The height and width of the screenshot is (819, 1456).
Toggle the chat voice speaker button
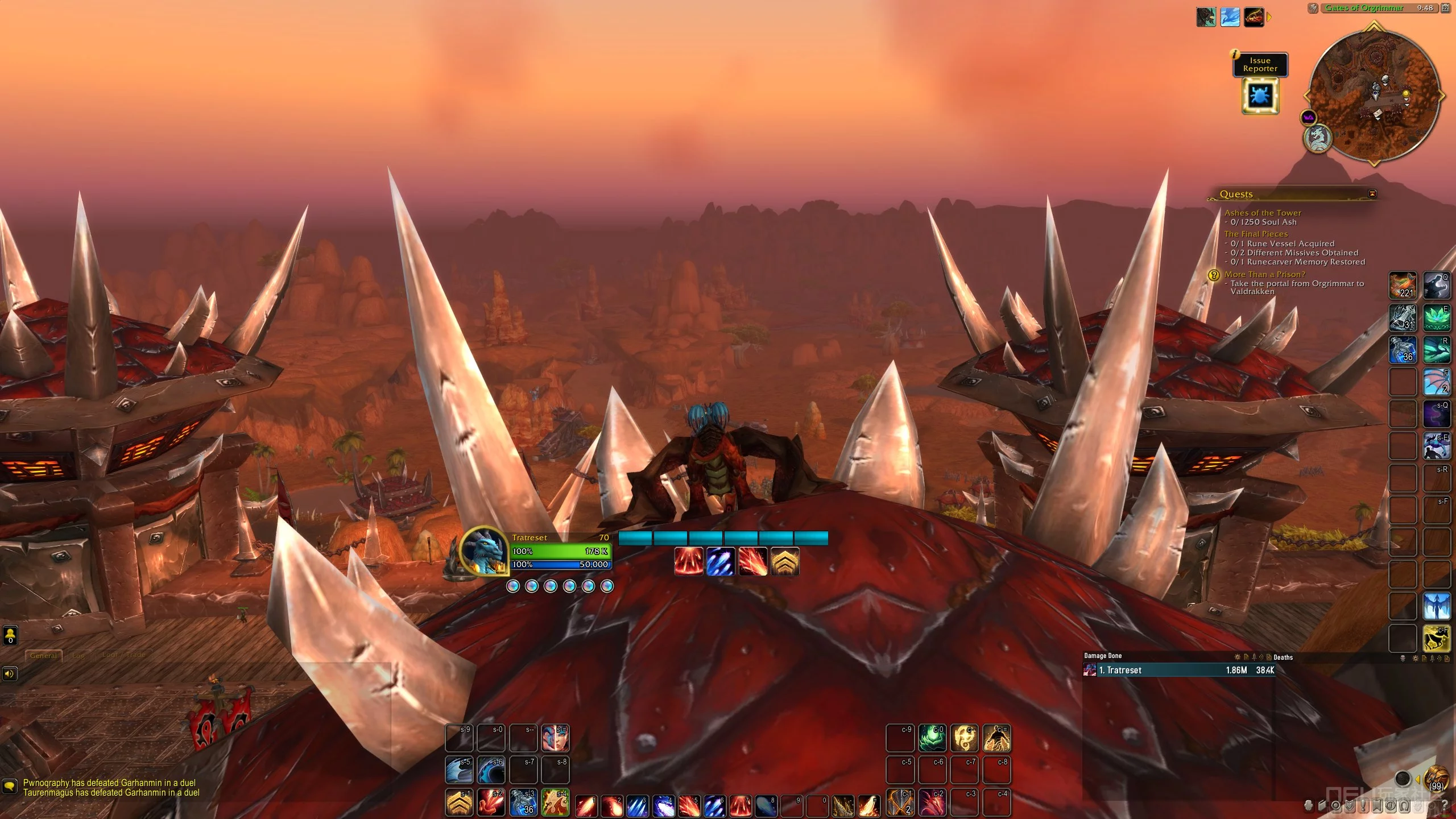click(10, 674)
